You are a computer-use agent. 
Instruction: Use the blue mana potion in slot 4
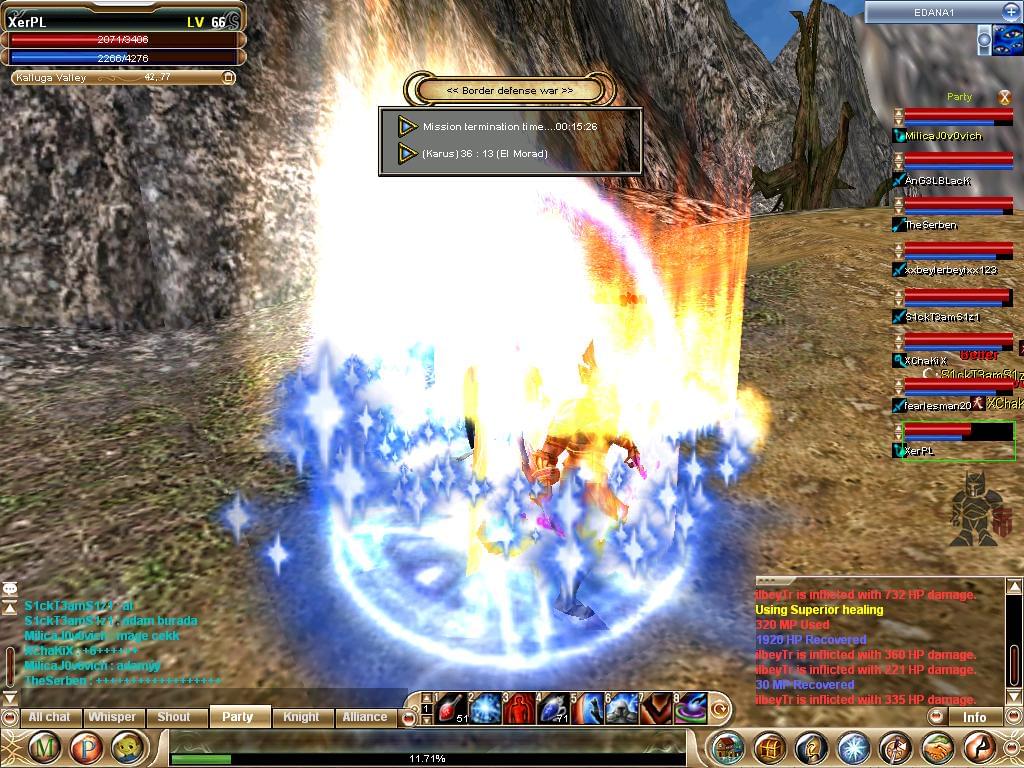click(554, 708)
